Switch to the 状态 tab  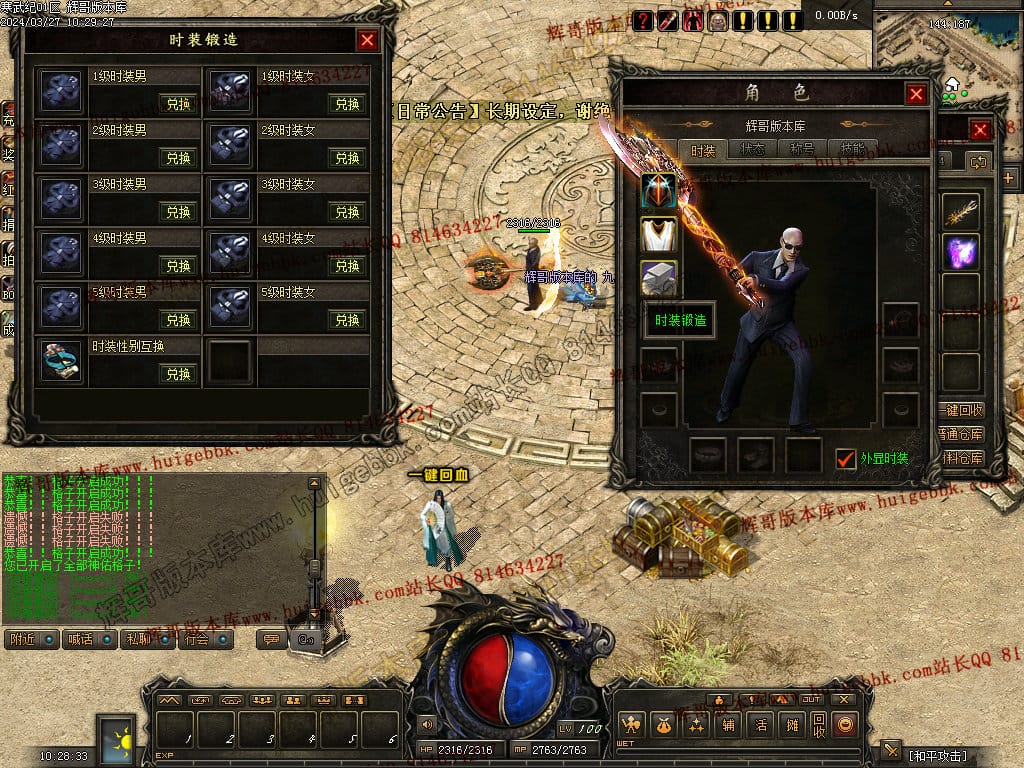tap(752, 150)
